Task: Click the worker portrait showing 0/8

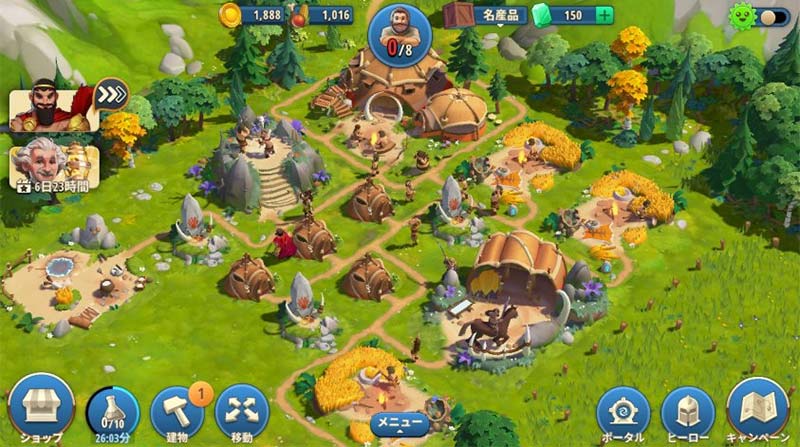Action: click(399, 33)
